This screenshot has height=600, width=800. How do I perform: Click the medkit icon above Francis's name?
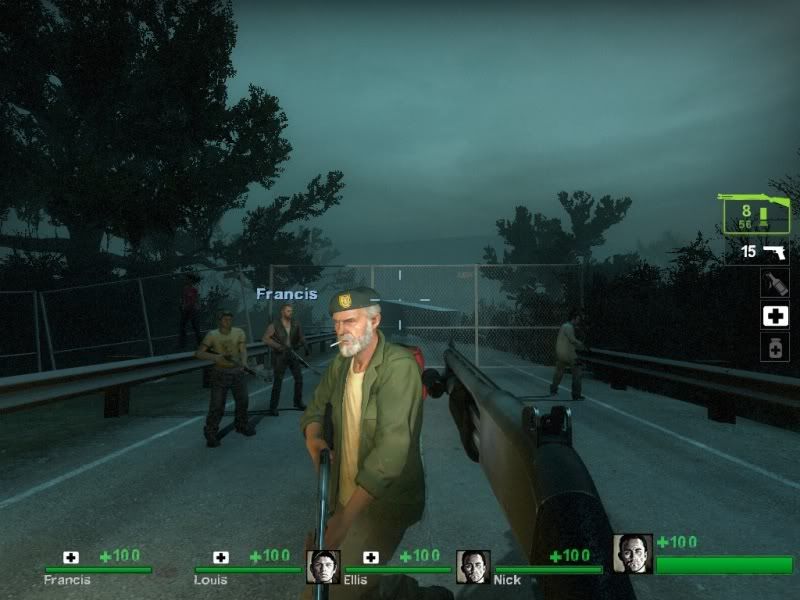click(x=71, y=557)
